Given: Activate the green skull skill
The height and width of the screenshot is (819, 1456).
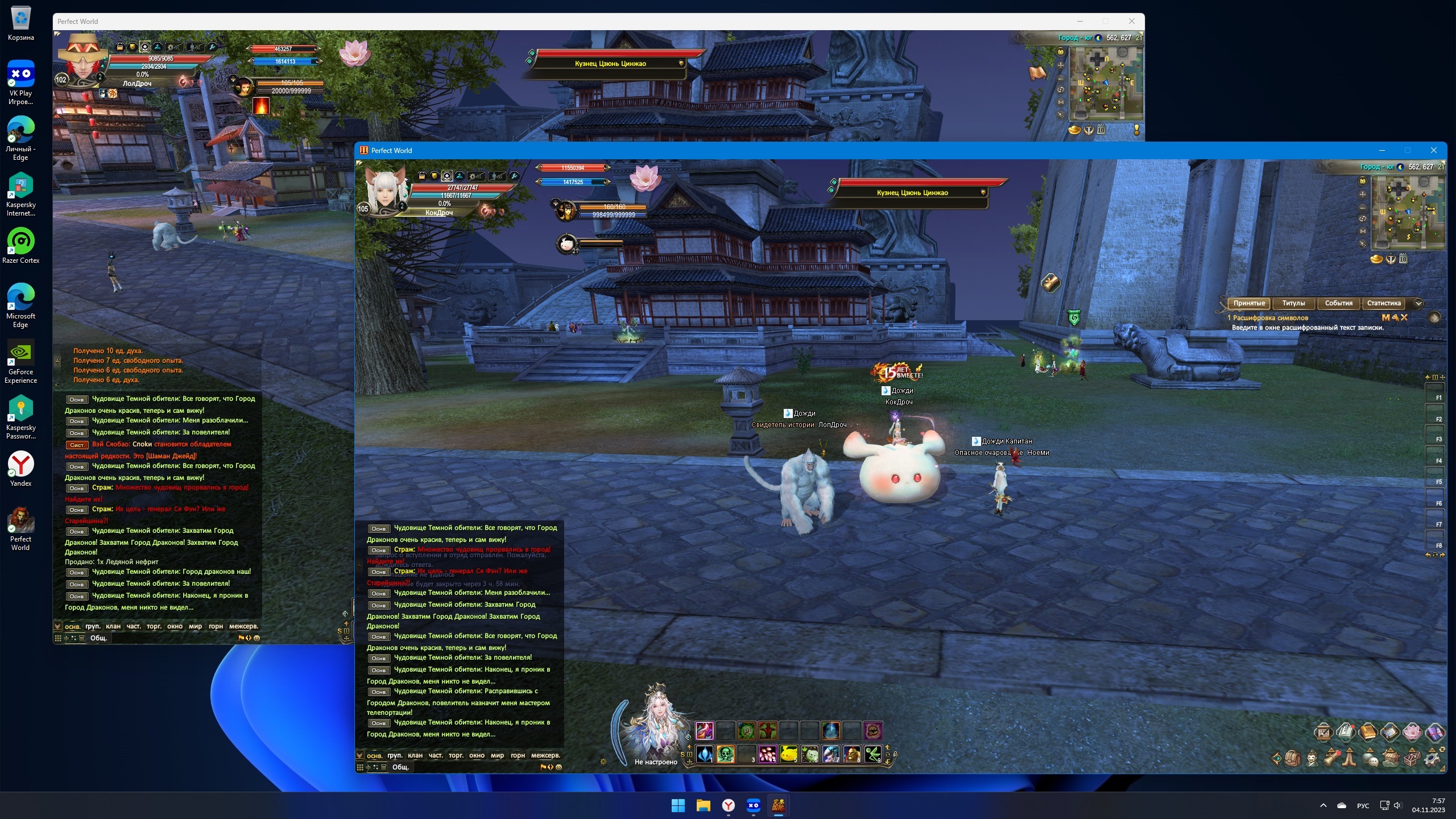Looking at the screenshot, I should (726, 755).
